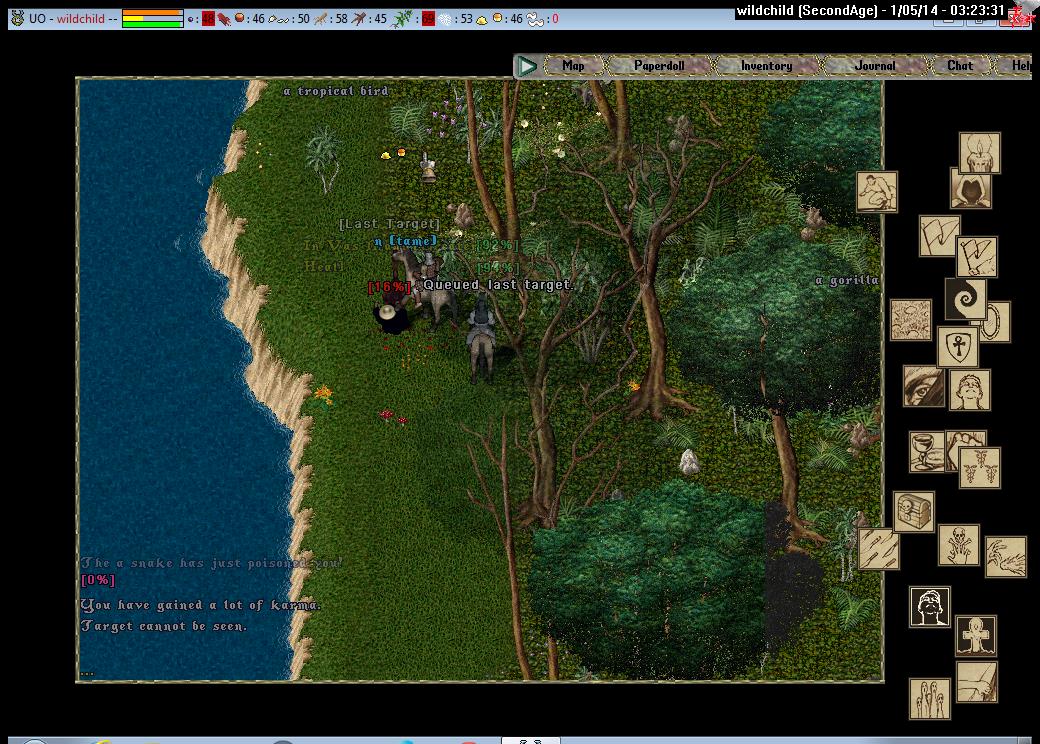The width and height of the screenshot is (1040, 744).
Task: Open the Inventory backpack
Action: 766,66
